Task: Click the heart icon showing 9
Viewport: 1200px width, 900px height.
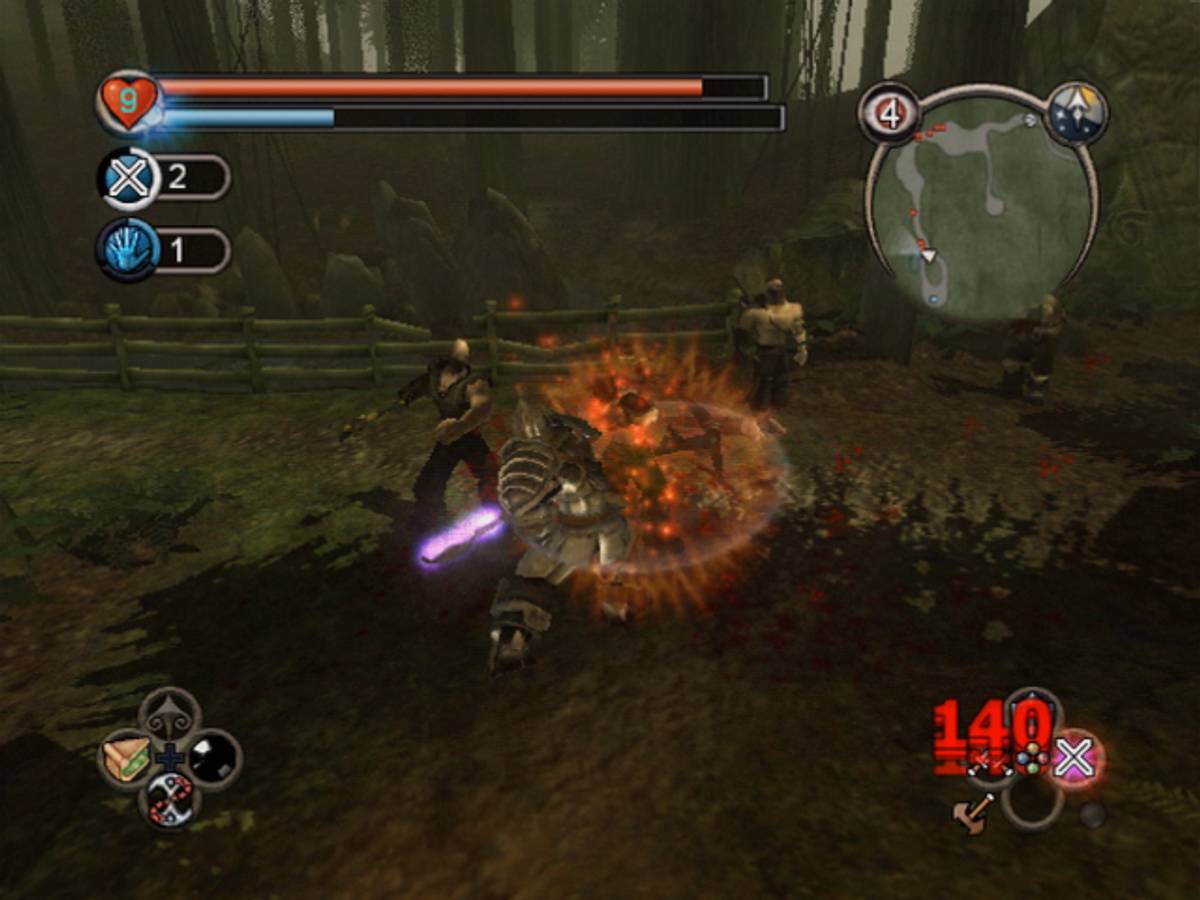Action: click(x=128, y=102)
